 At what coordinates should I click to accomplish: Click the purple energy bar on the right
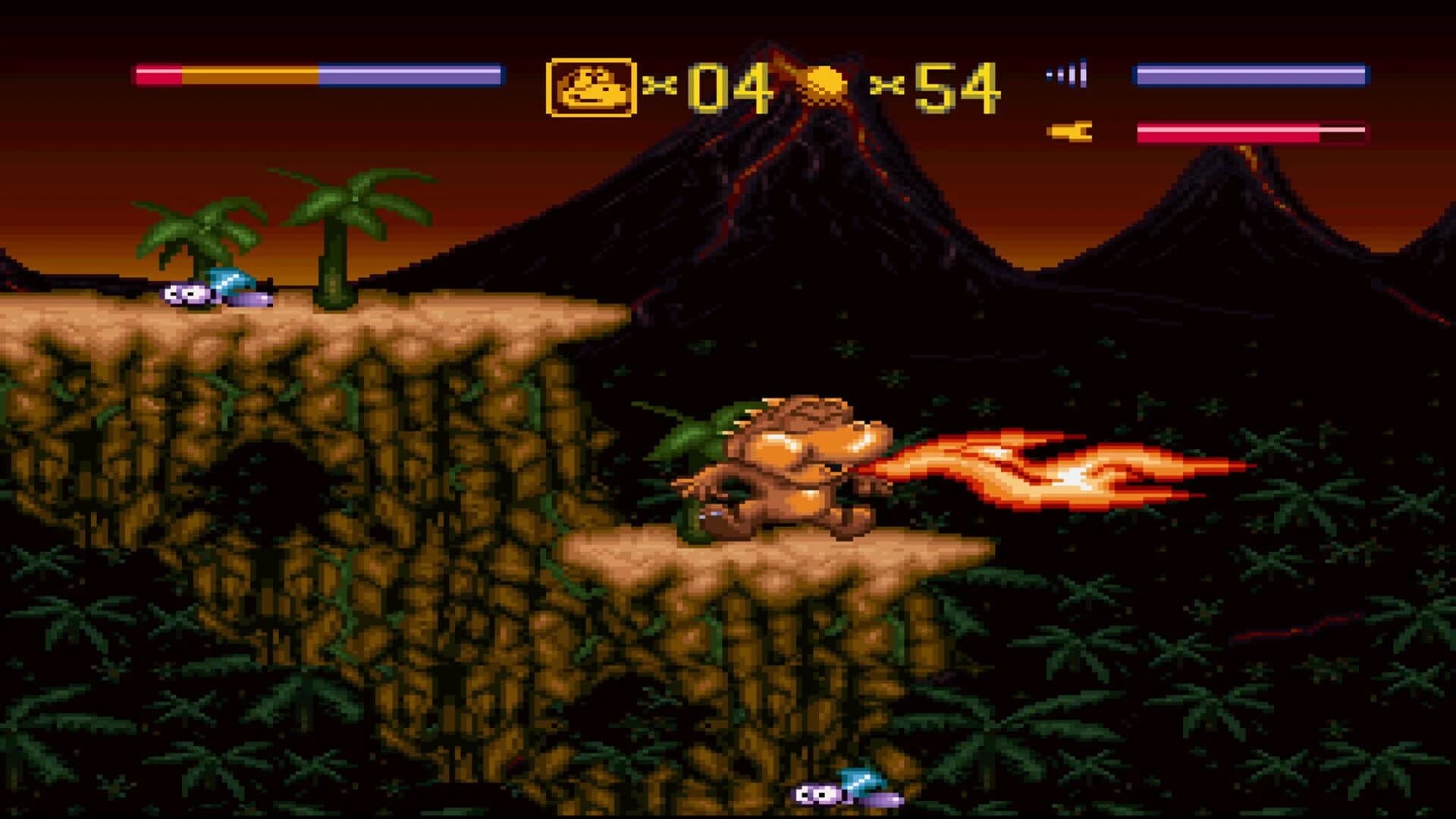tap(1251, 74)
